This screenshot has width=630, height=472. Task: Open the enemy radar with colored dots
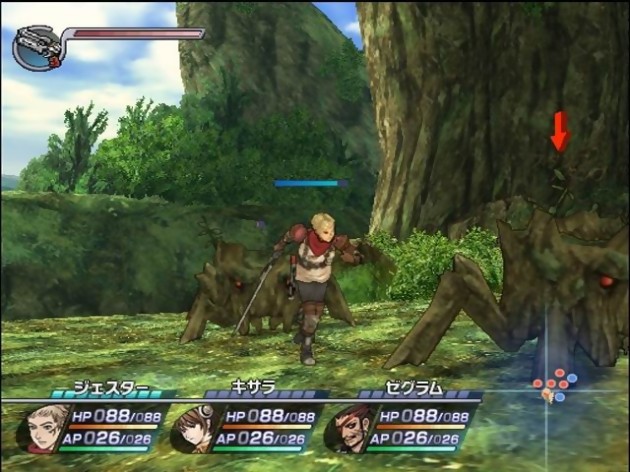click(555, 386)
